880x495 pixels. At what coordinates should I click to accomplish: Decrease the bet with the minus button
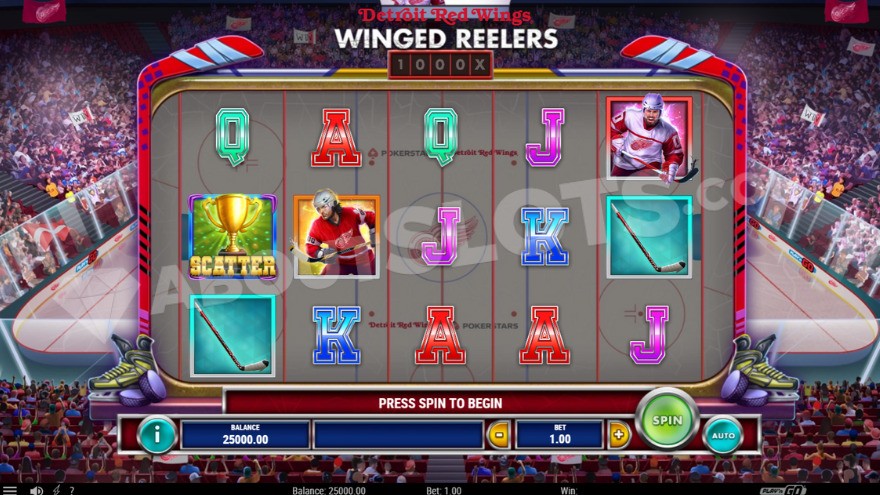[497, 435]
